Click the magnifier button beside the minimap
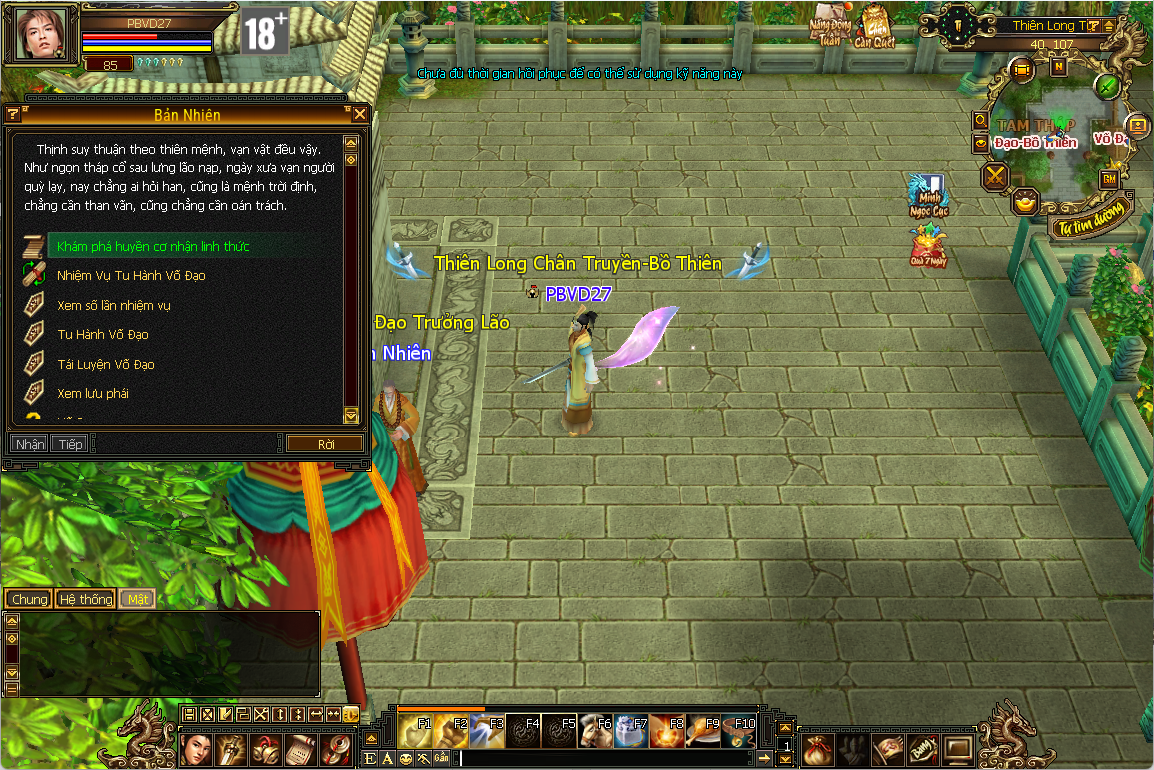1154x770 pixels. click(x=982, y=121)
